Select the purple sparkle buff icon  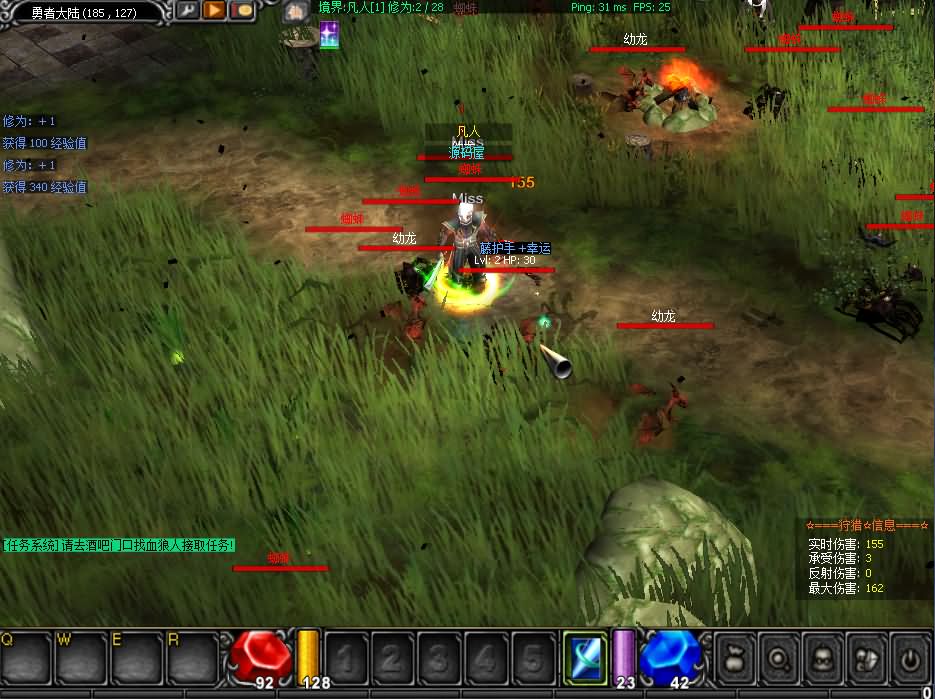(x=329, y=35)
